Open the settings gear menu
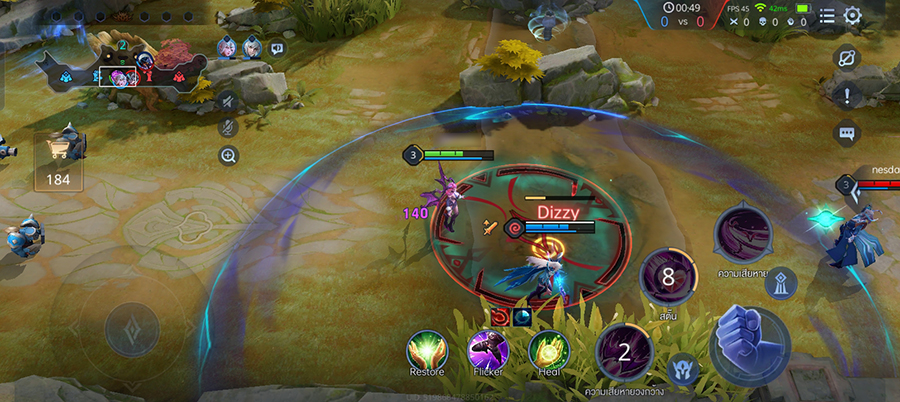Viewport: 900px width, 402px height. 852,16
